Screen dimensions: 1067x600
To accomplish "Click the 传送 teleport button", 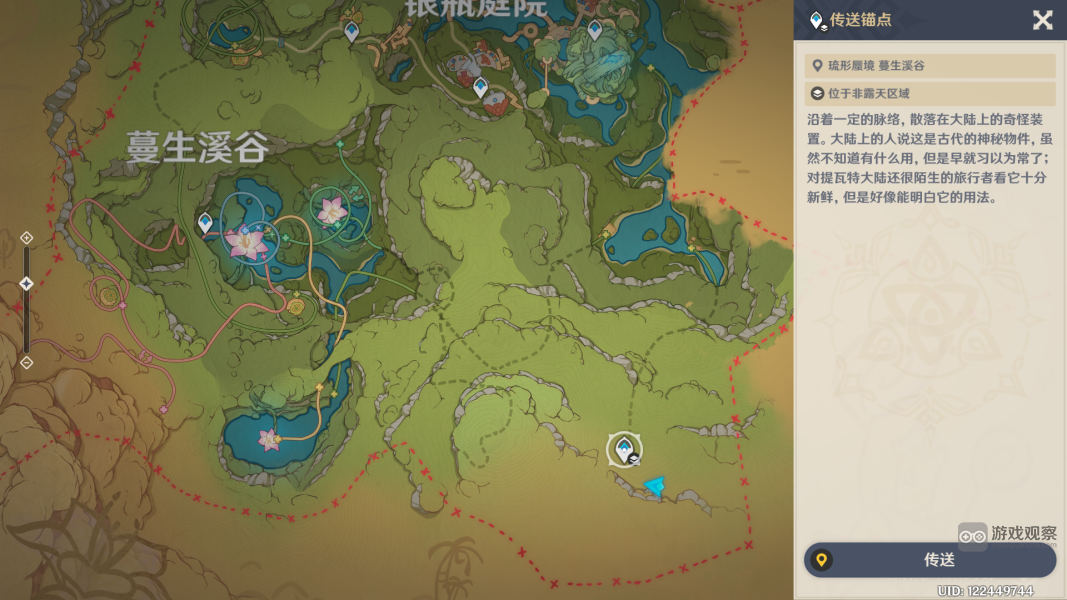I will [930, 560].
